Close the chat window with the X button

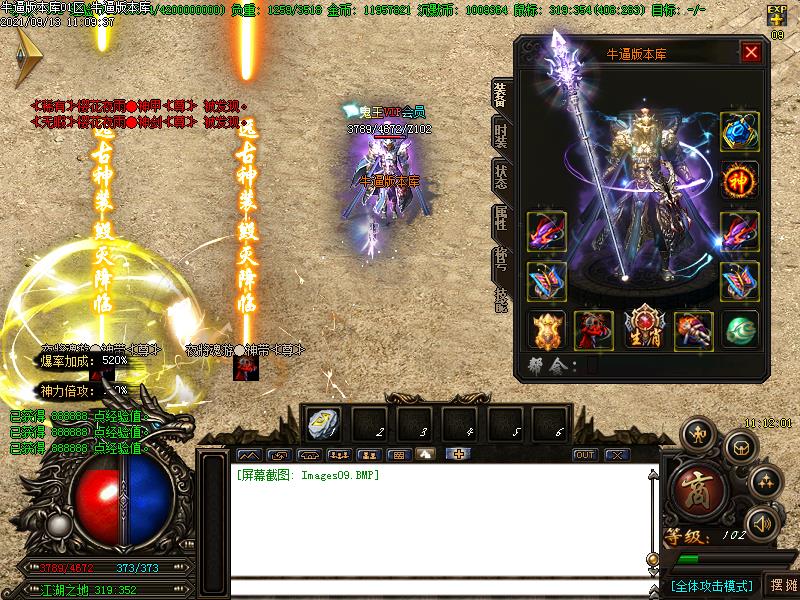coord(617,455)
